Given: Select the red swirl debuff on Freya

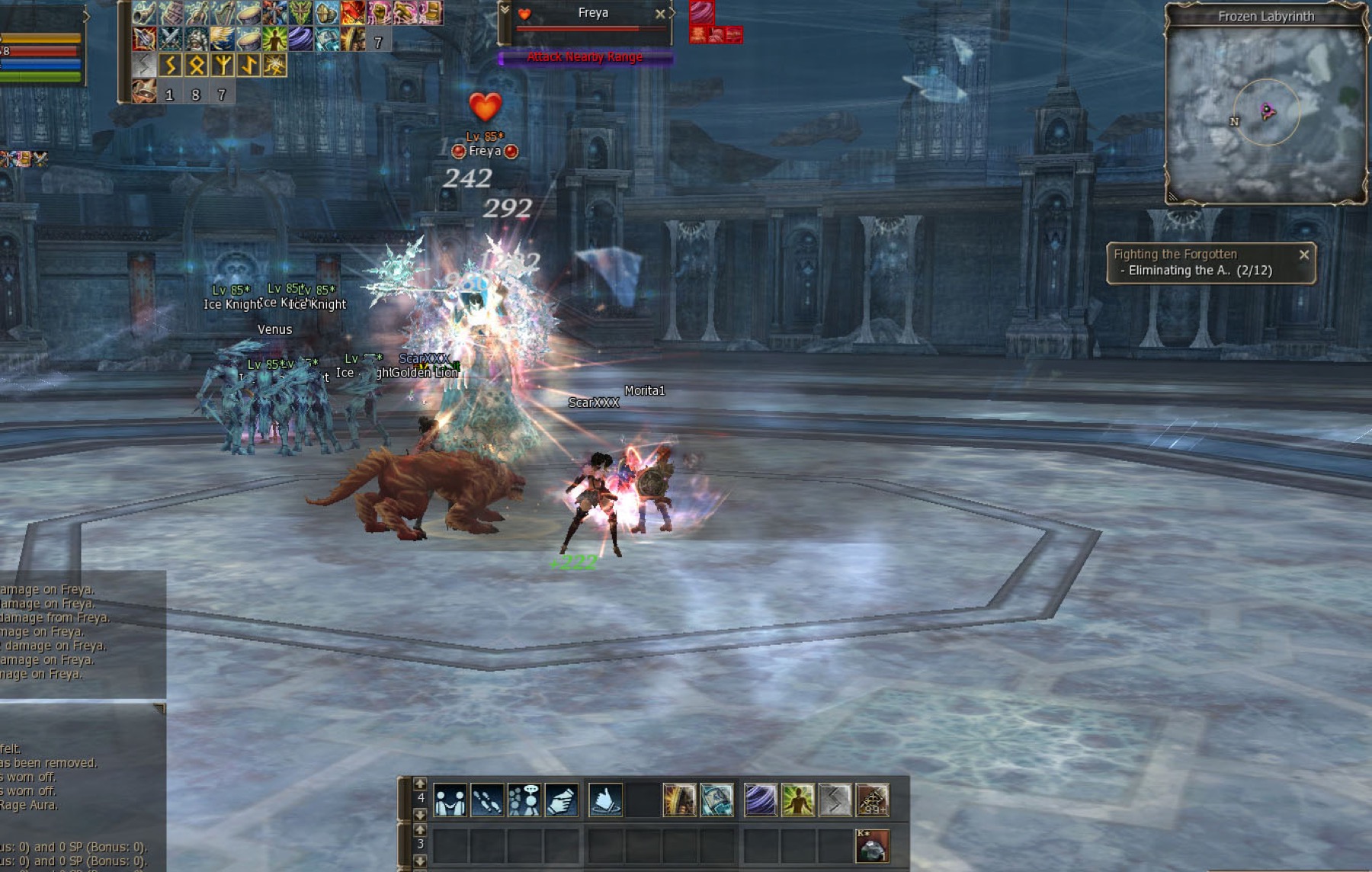Looking at the screenshot, I should click(701, 12).
